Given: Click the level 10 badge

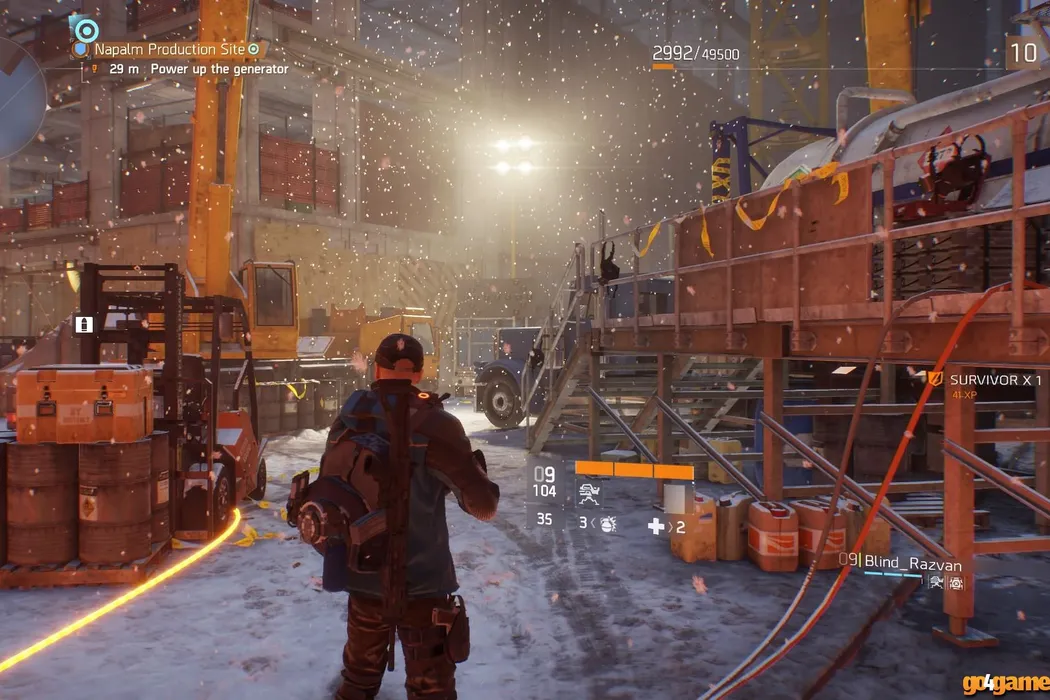Looking at the screenshot, I should pyautogui.click(x=1022, y=52).
